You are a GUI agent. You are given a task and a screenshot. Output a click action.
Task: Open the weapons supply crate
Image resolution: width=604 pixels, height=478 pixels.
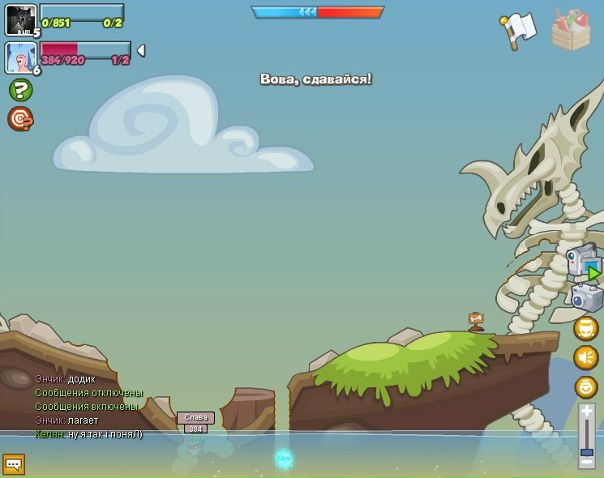(571, 30)
